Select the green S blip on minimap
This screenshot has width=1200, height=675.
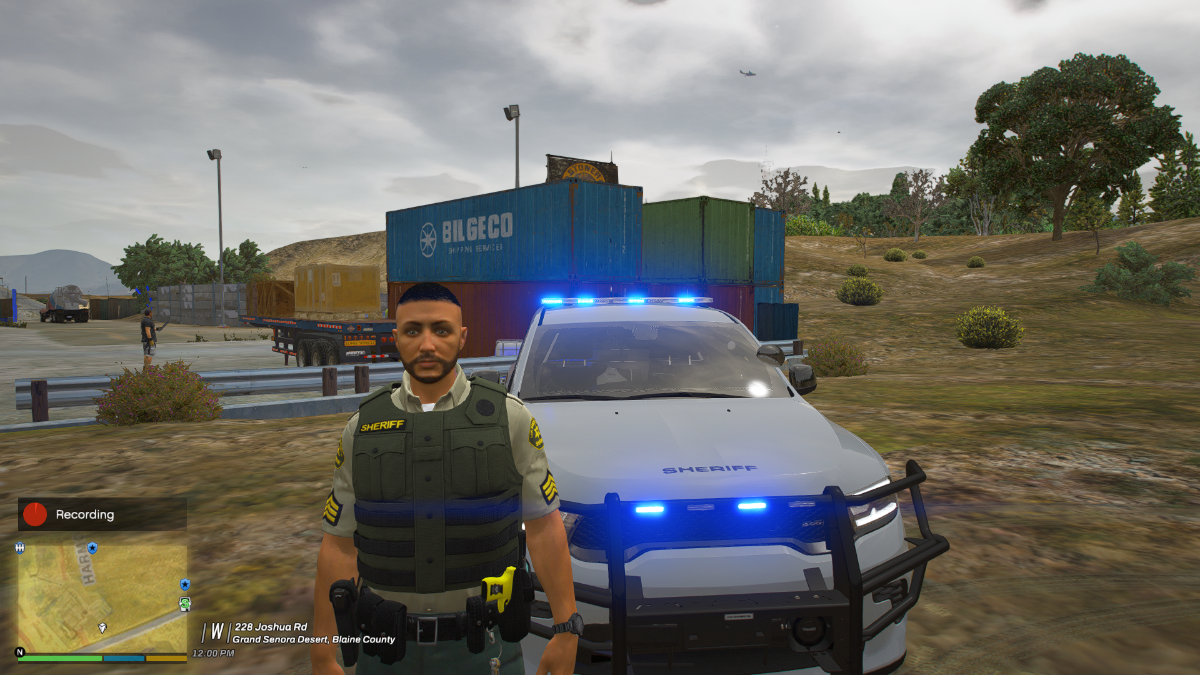point(184,604)
